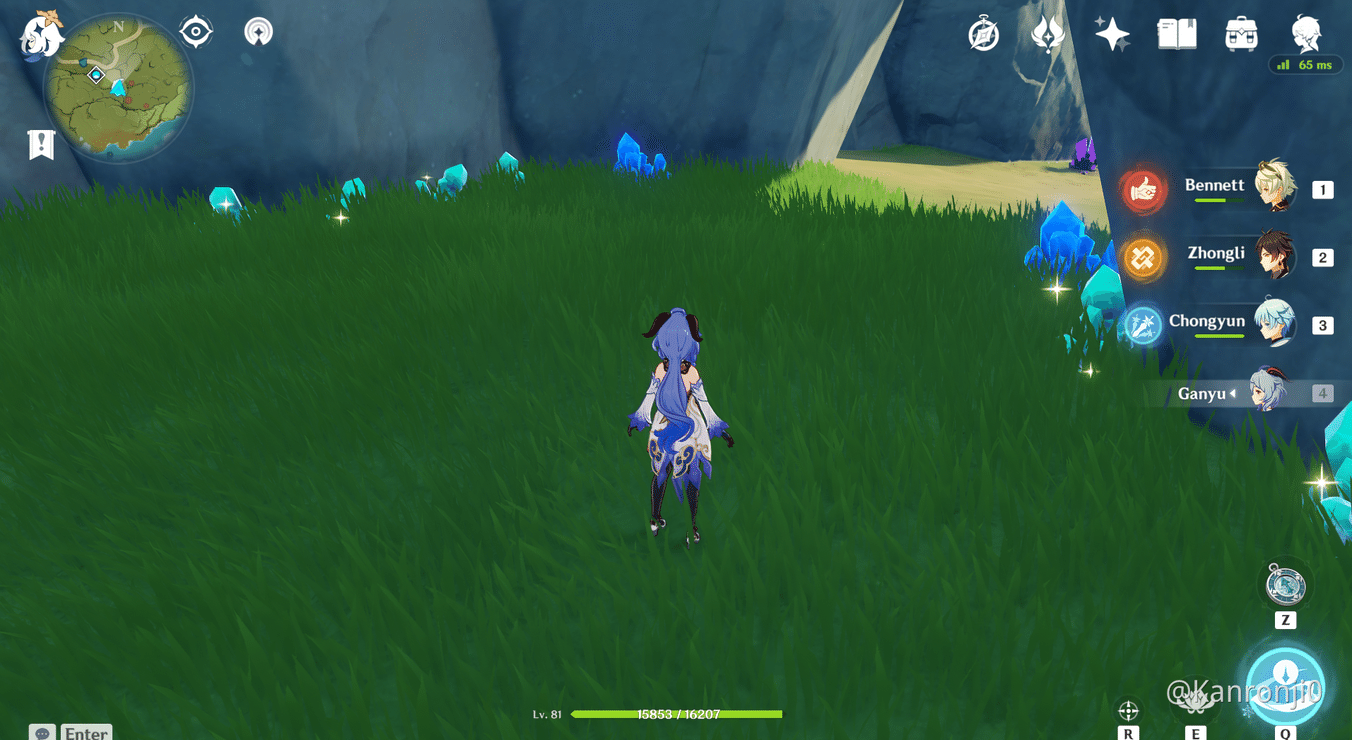1352x740 pixels.
Task: Click Bennett's elemental burst icon
Action: click(1143, 189)
